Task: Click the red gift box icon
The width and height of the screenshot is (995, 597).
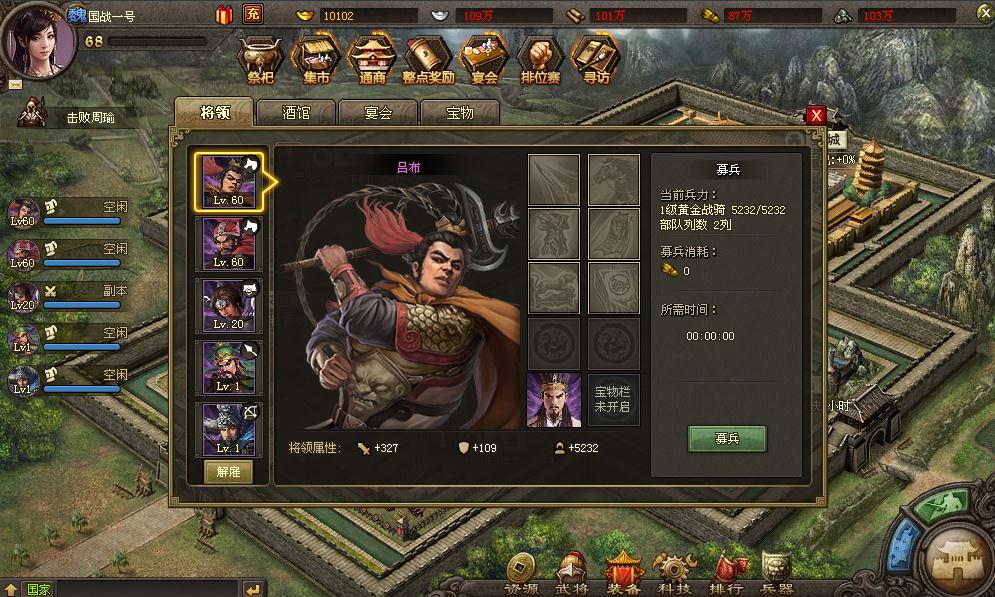Action: tap(224, 14)
